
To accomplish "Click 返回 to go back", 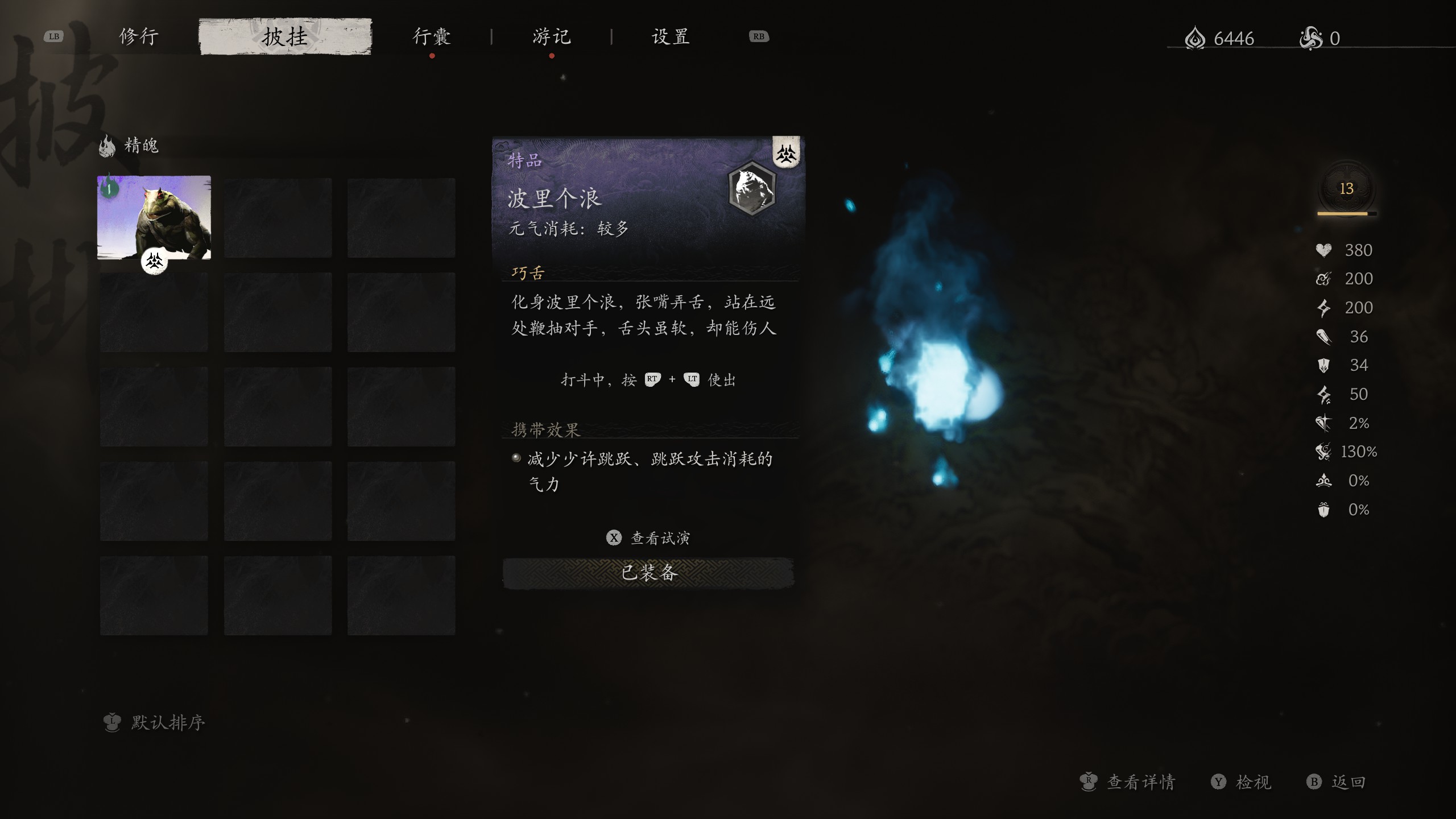I will point(1337,782).
